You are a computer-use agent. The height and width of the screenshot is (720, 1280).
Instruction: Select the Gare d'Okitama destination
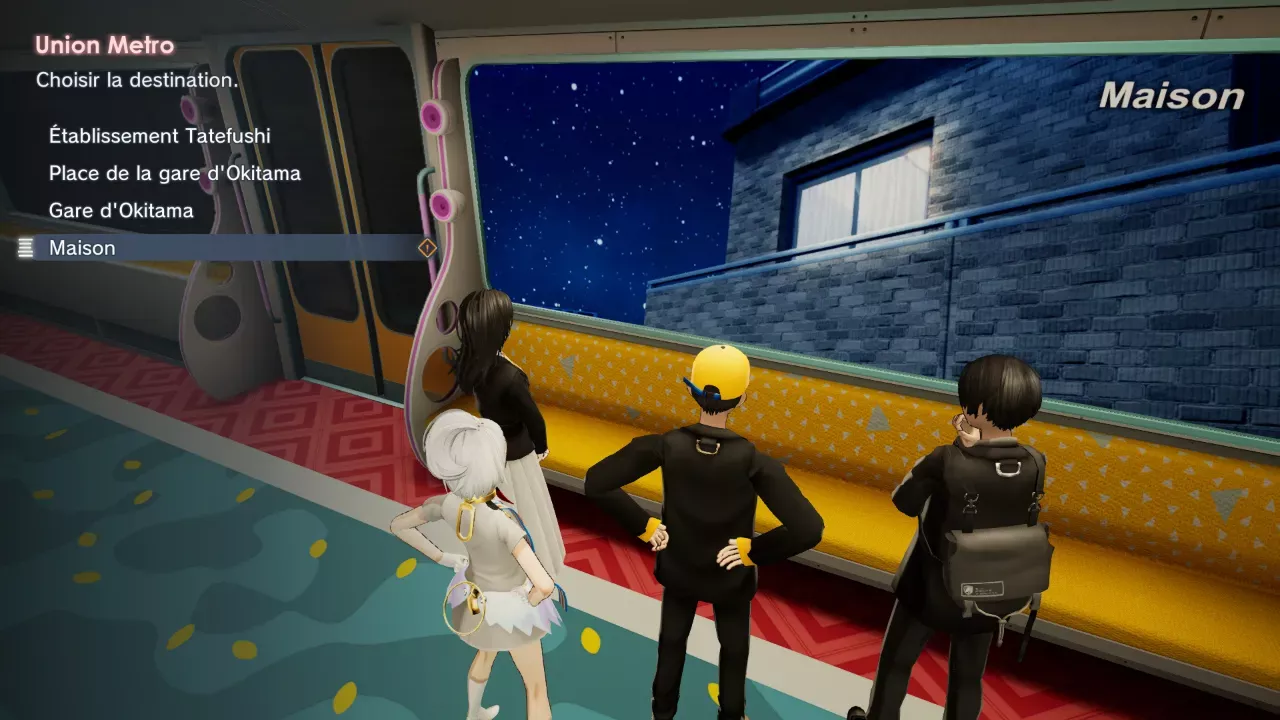[120, 210]
